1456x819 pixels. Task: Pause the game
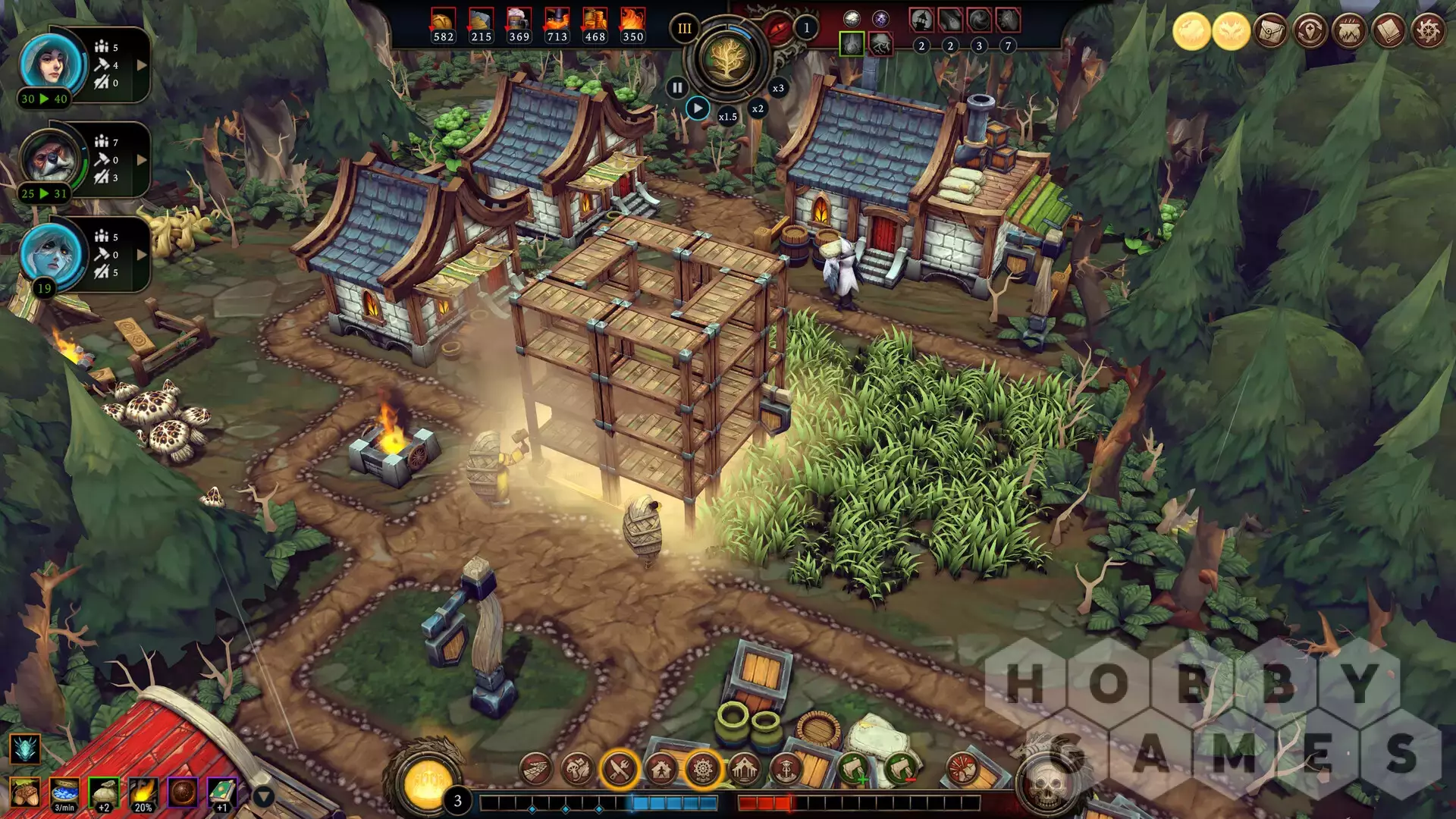676,88
